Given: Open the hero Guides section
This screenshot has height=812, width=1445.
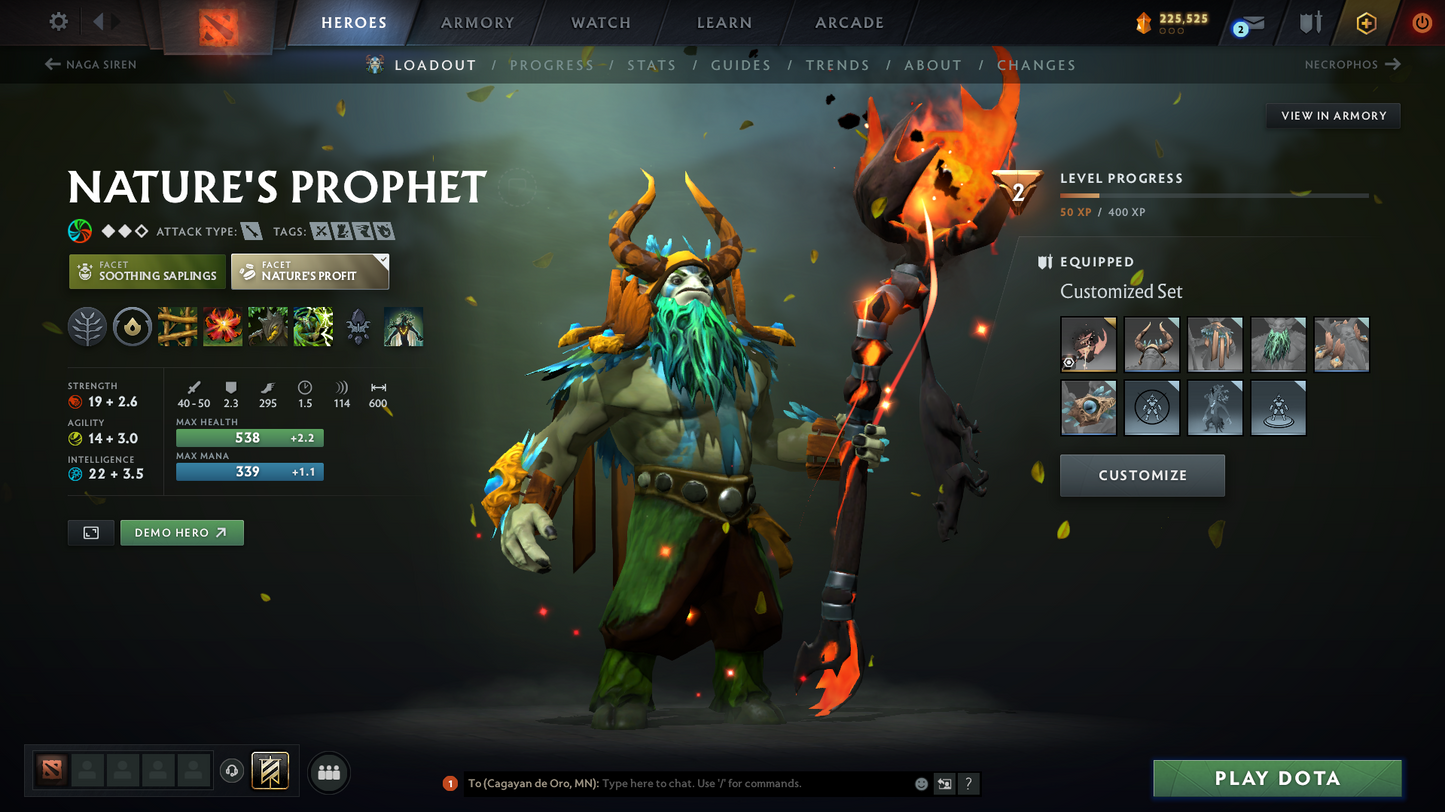Looking at the screenshot, I should [740, 65].
